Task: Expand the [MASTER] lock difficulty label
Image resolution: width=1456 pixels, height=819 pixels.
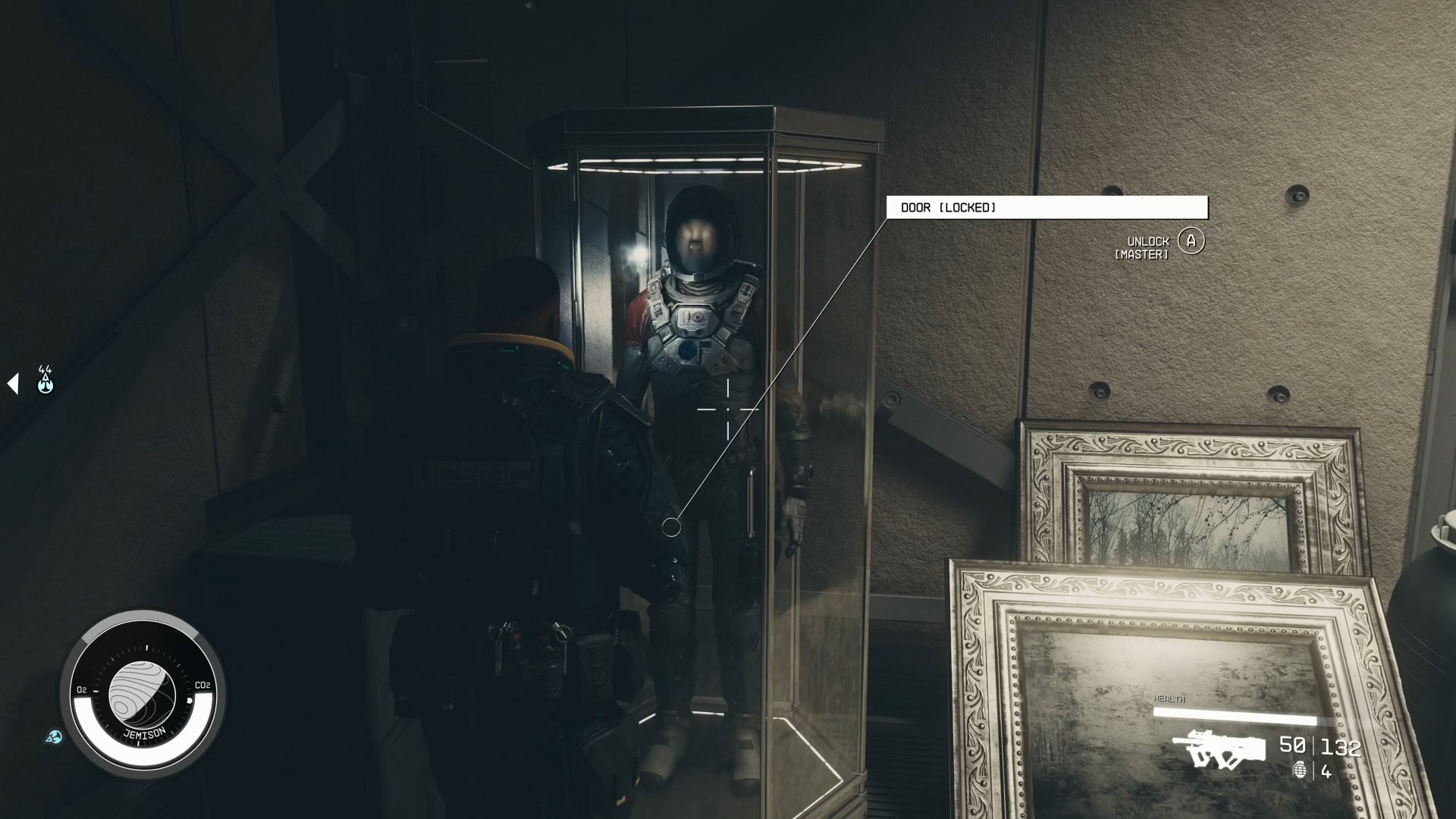Action: point(1141,256)
